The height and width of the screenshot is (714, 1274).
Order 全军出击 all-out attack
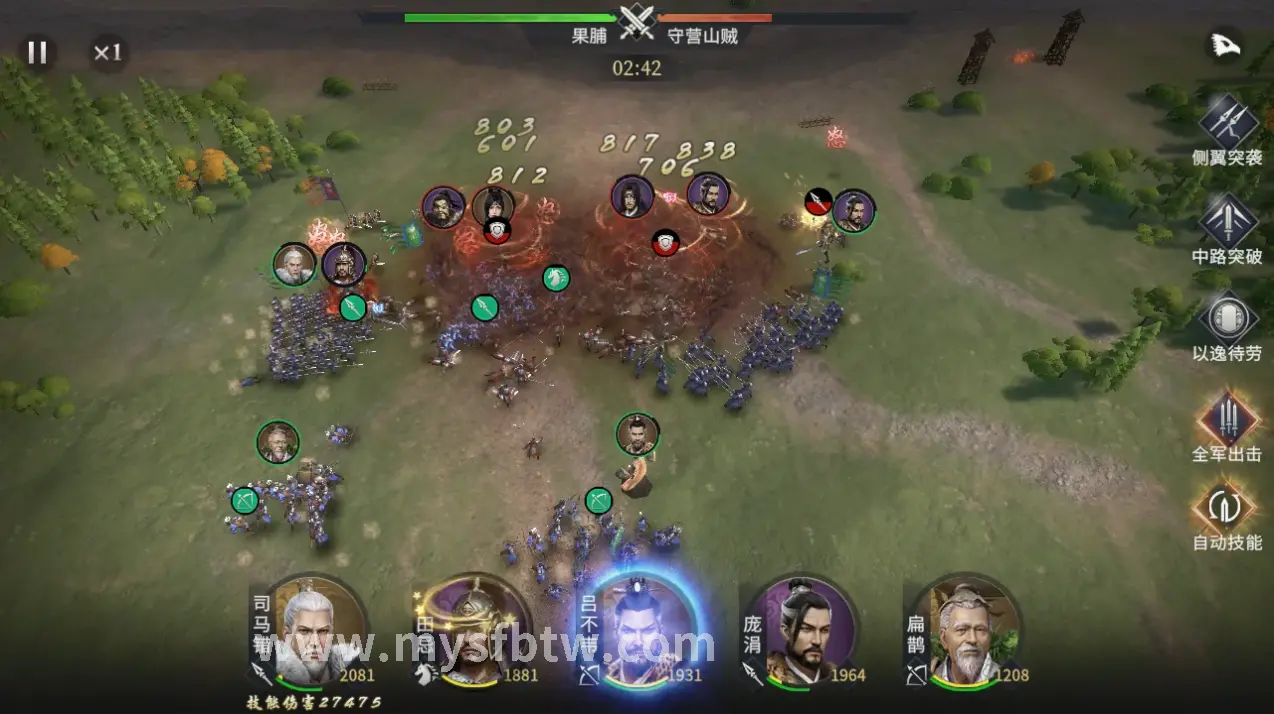coord(1227,418)
